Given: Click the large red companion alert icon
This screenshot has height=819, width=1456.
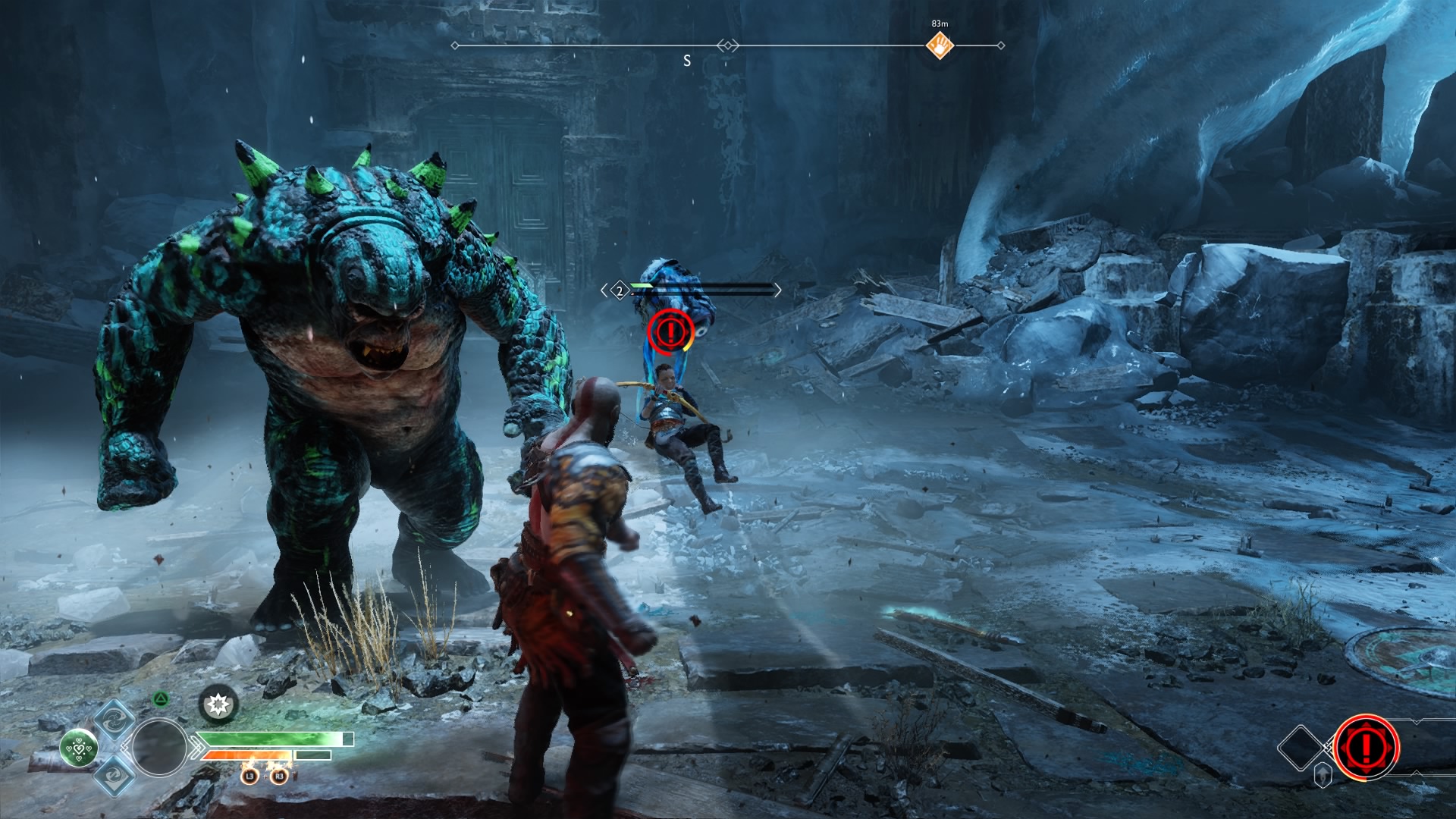Looking at the screenshot, I should pyautogui.click(x=1366, y=748).
